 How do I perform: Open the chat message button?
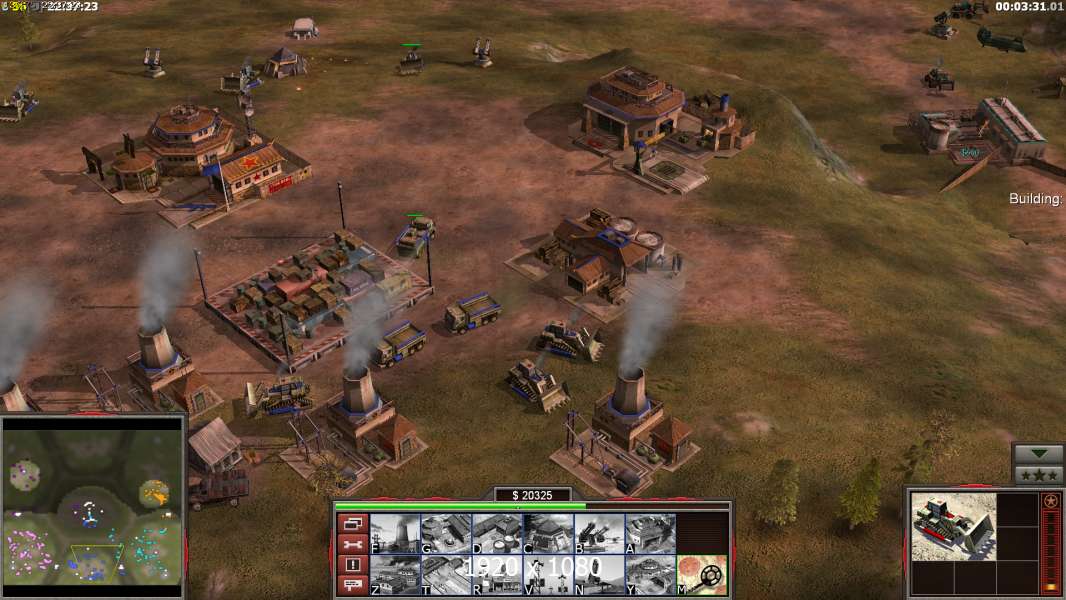tap(351, 586)
